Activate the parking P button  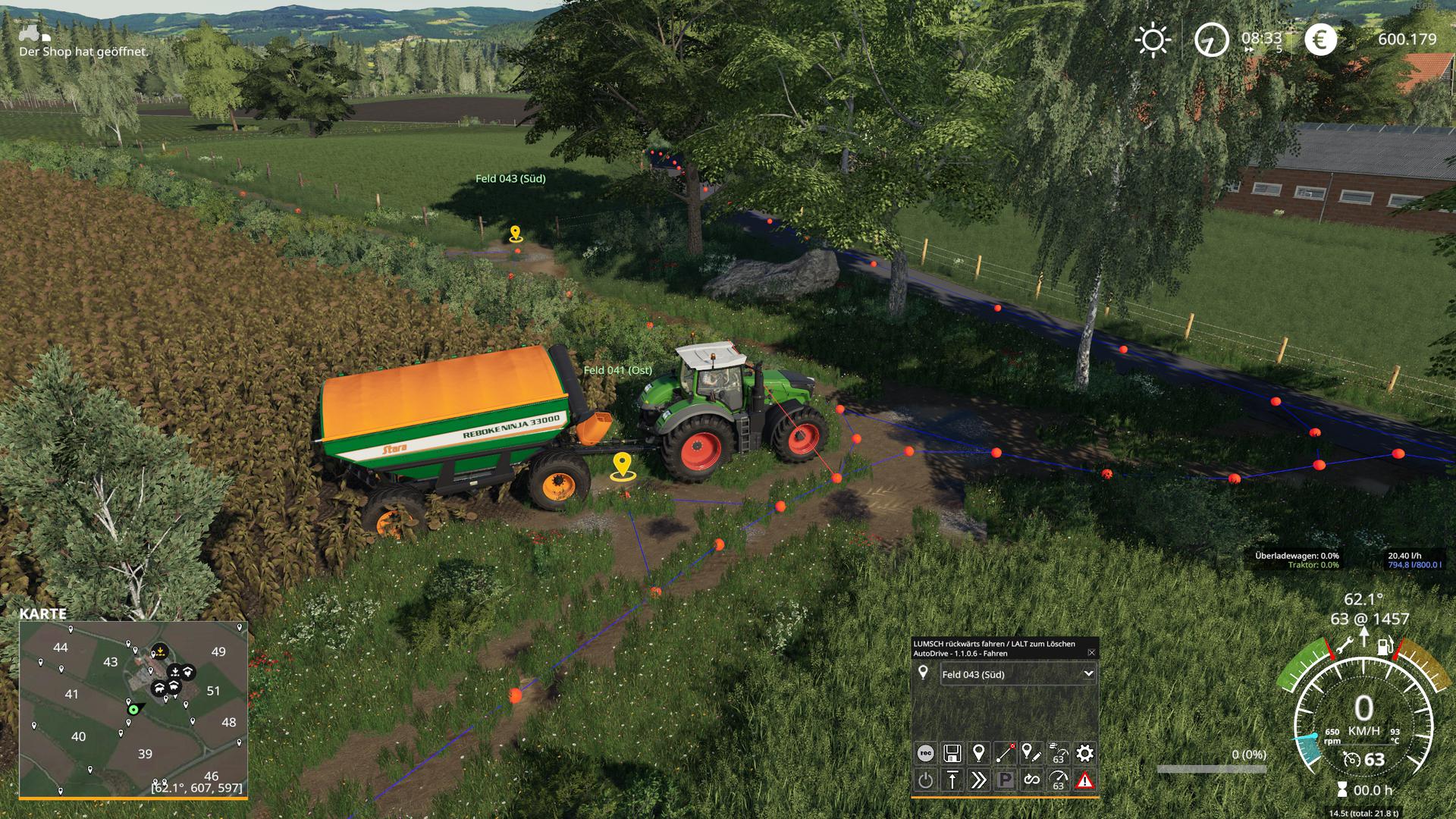[x=1006, y=780]
